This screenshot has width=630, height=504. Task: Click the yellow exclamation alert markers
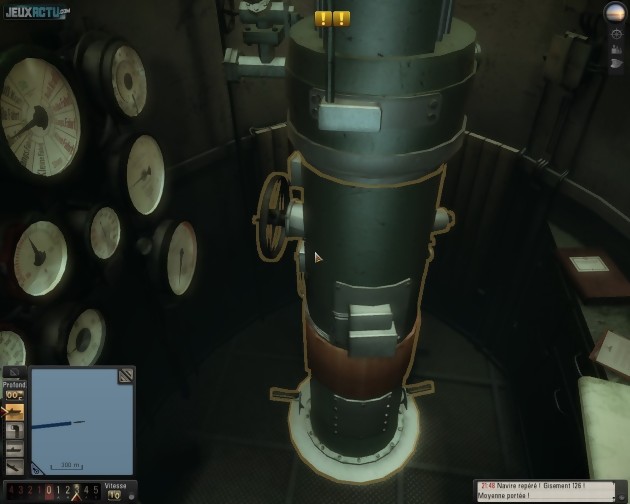pyautogui.click(x=332, y=18)
